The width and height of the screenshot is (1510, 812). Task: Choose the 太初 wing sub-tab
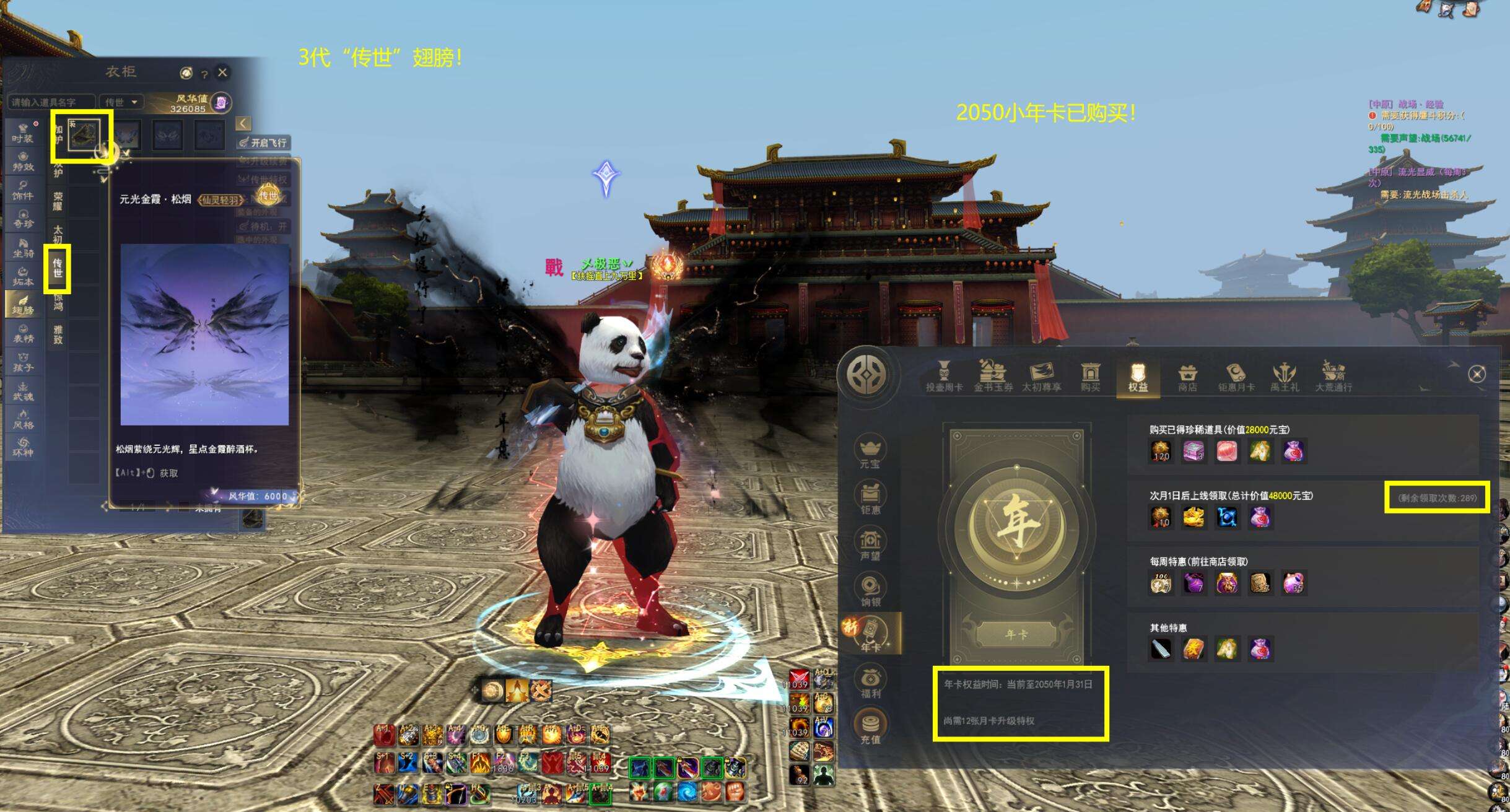point(58,234)
